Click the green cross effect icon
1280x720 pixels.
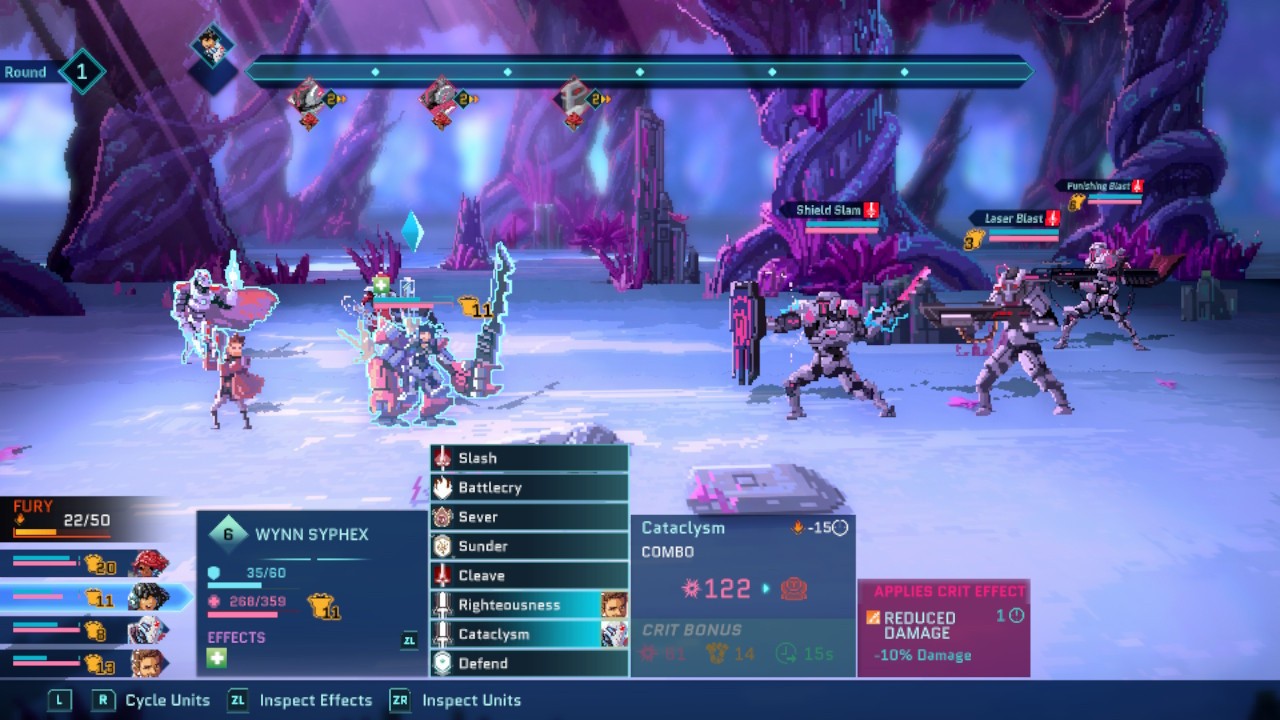pyautogui.click(x=217, y=658)
